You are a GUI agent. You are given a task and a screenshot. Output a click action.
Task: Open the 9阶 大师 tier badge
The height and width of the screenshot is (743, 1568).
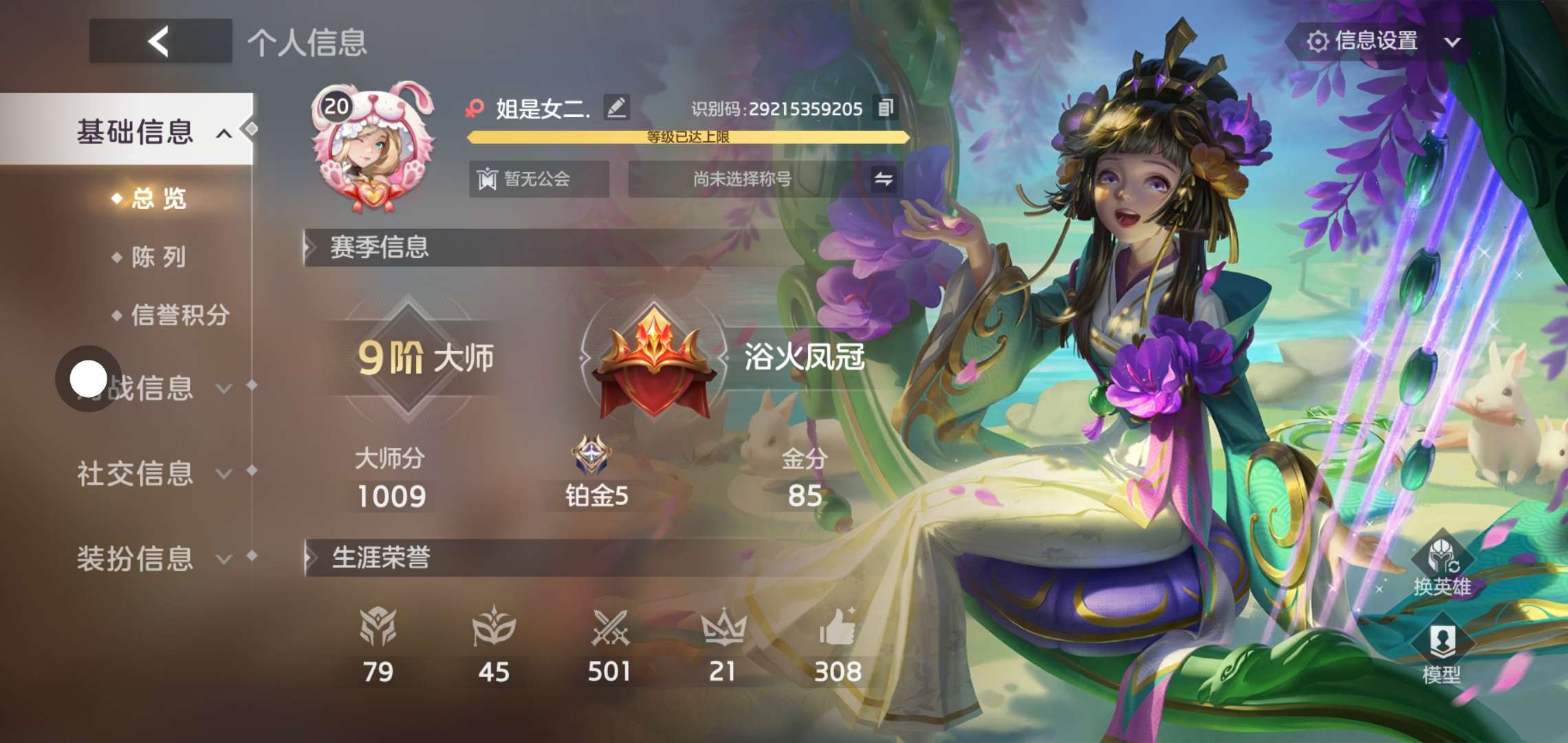click(x=409, y=358)
